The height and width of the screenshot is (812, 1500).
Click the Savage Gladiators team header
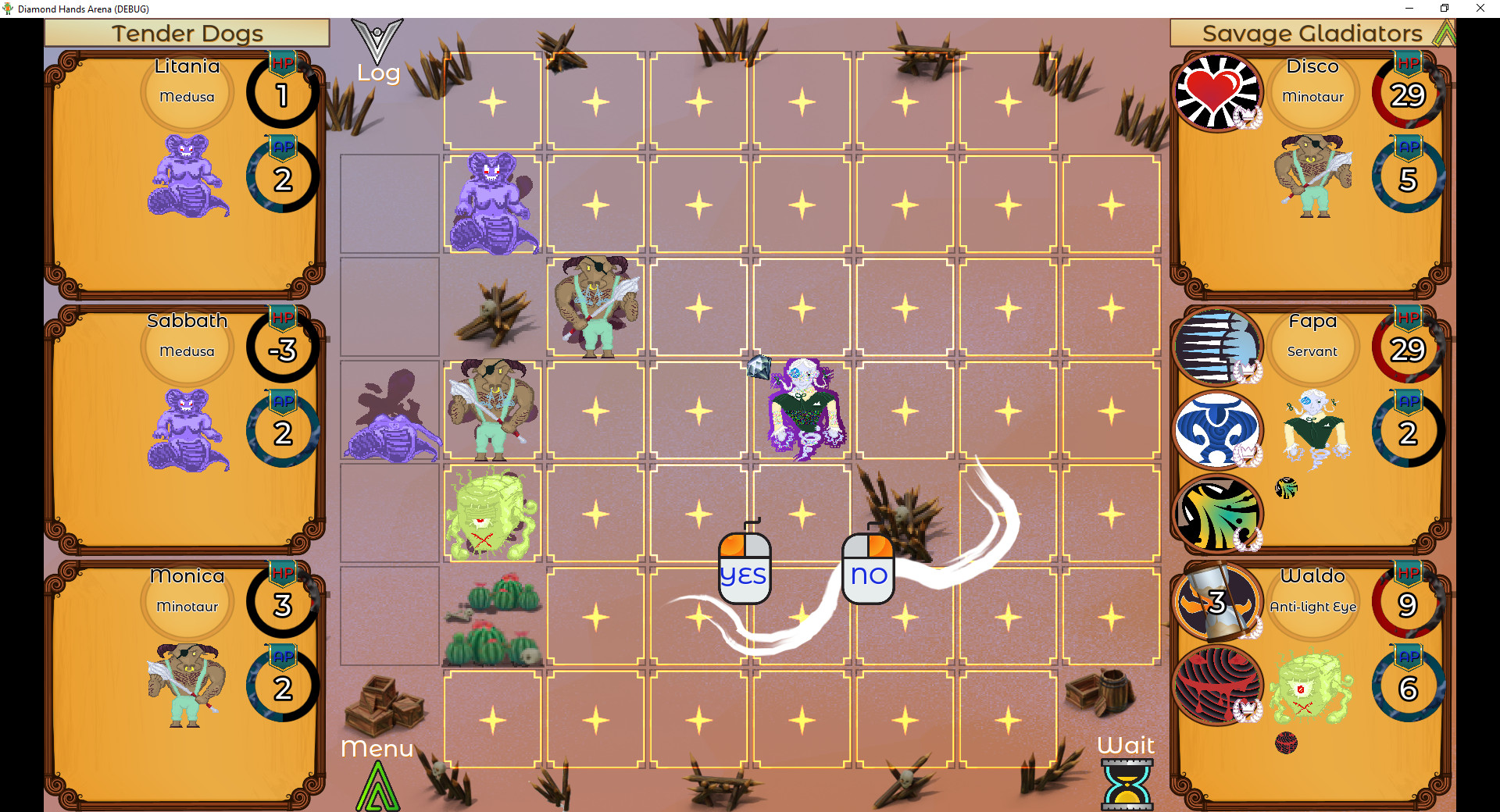coord(1312,33)
